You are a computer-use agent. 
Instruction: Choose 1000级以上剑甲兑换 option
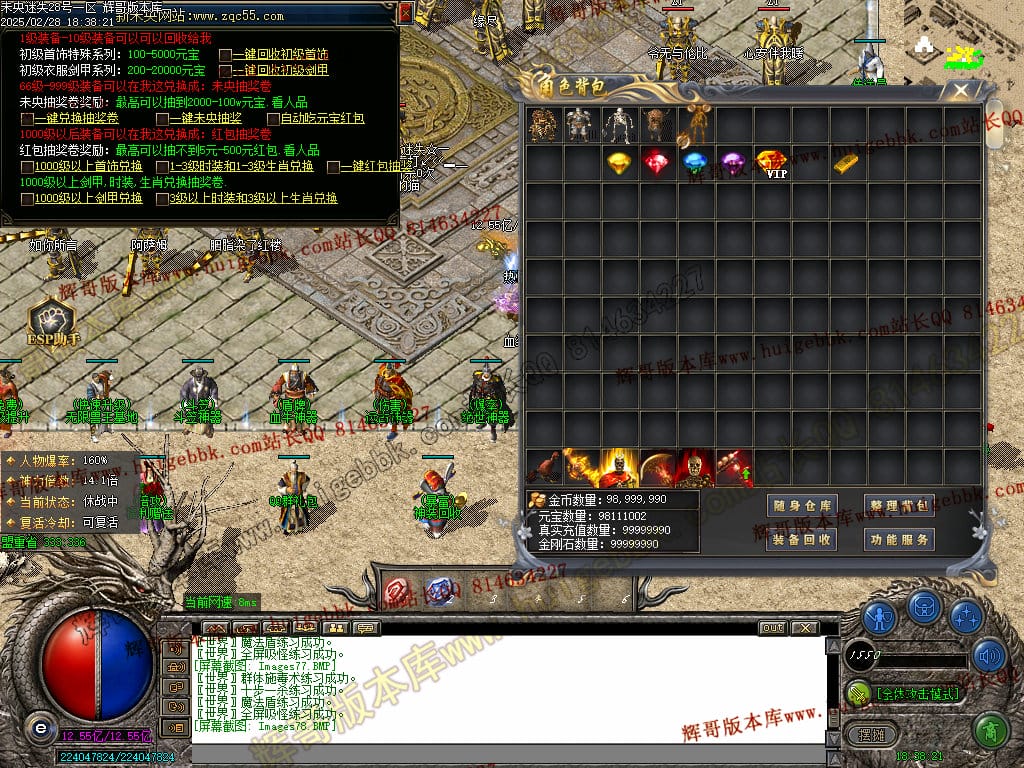coord(27,199)
